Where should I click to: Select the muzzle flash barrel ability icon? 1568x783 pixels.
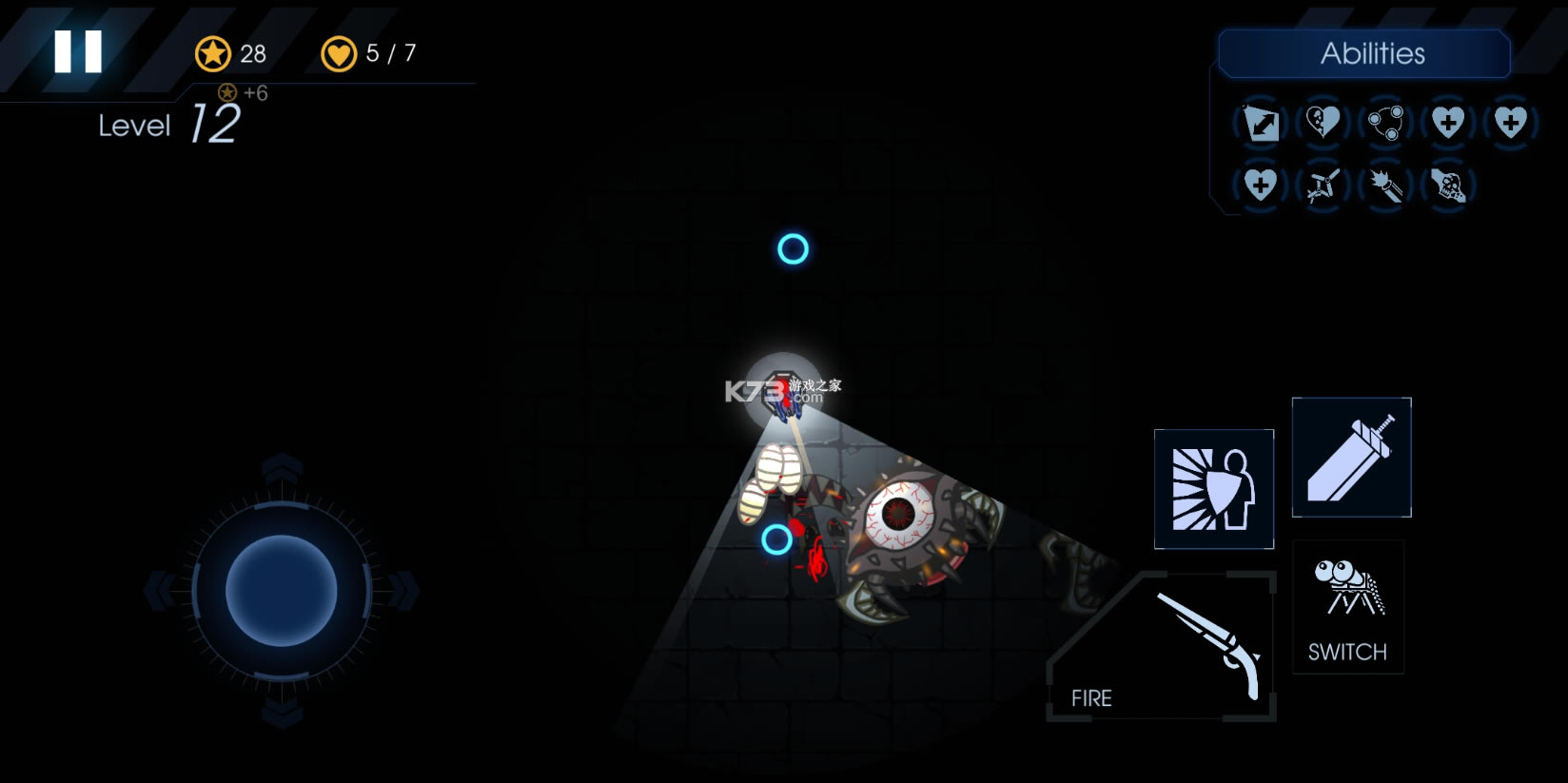click(1385, 186)
